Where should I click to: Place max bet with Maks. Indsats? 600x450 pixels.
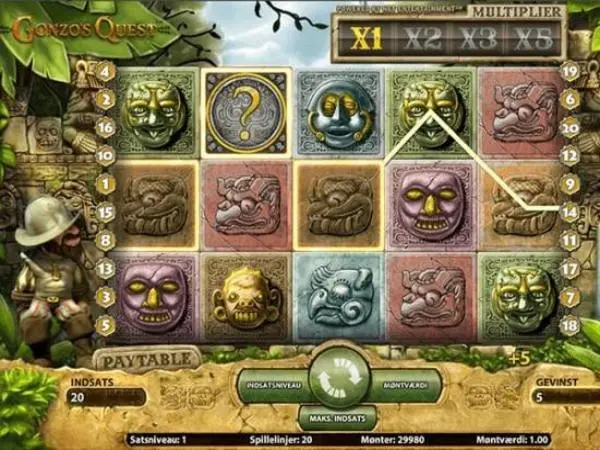[x=337, y=416]
